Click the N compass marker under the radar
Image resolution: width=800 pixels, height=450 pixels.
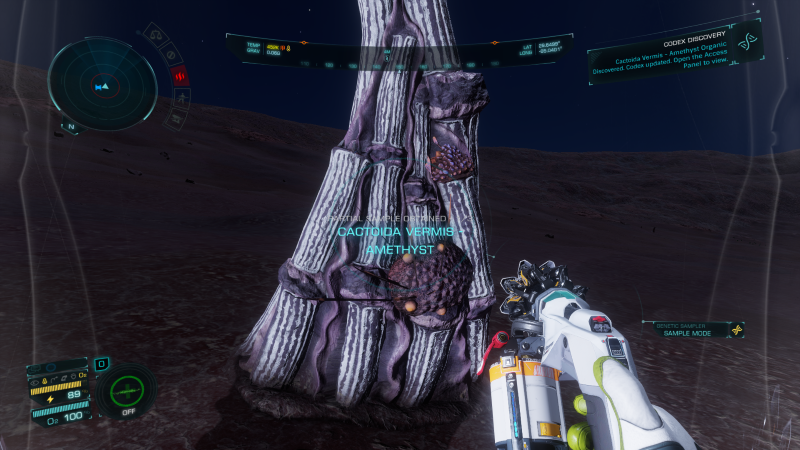click(70, 127)
